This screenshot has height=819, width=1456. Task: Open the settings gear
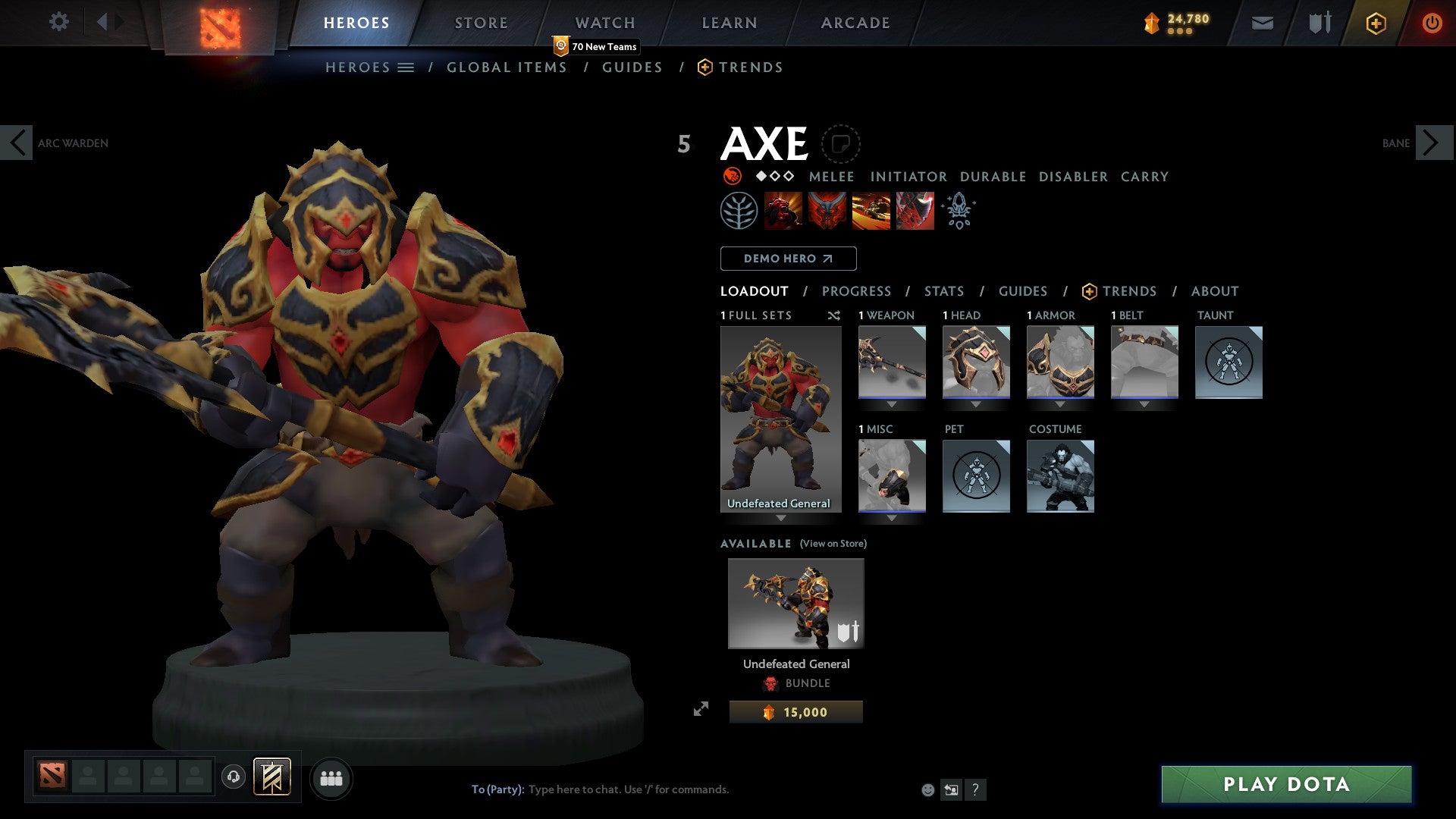(x=58, y=22)
